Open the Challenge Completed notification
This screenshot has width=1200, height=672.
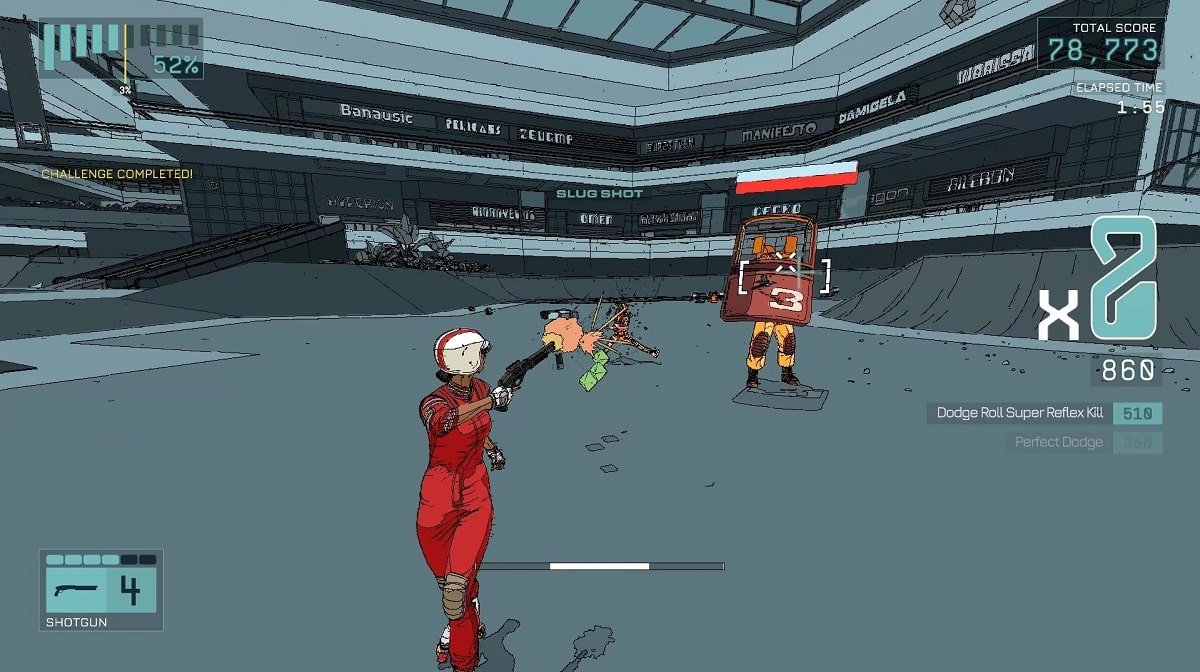tap(117, 174)
